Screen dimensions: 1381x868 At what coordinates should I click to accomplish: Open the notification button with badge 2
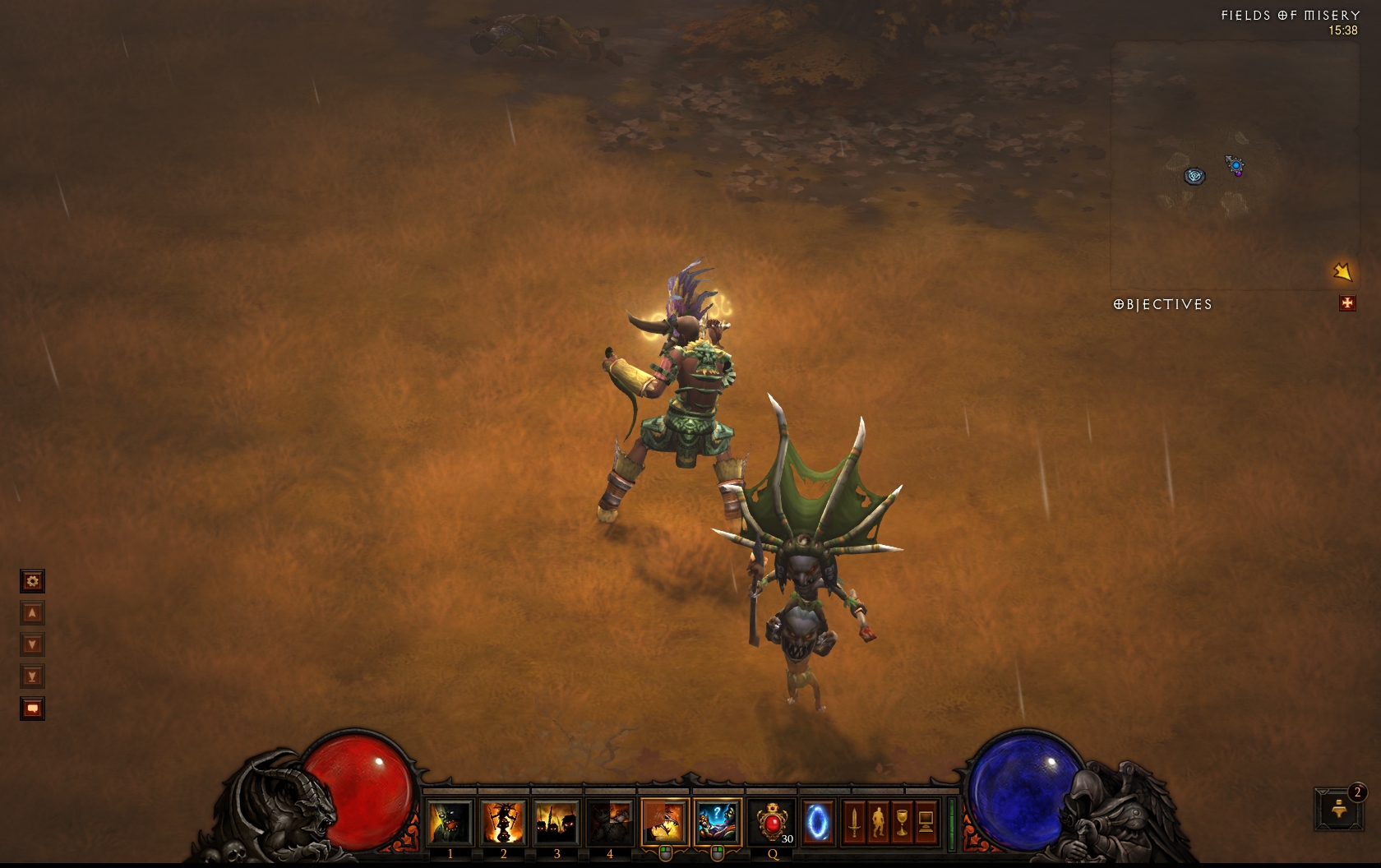(x=1338, y=809)
